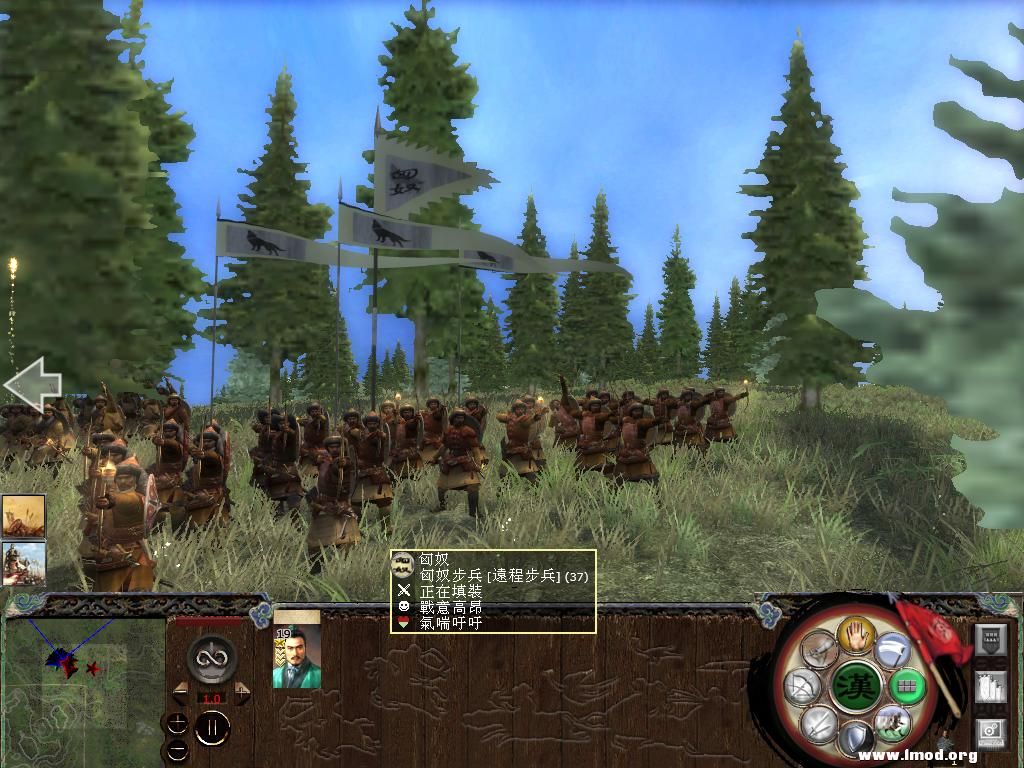Zoom in the minimap with plus button
1024x768 pixels.
177,723
